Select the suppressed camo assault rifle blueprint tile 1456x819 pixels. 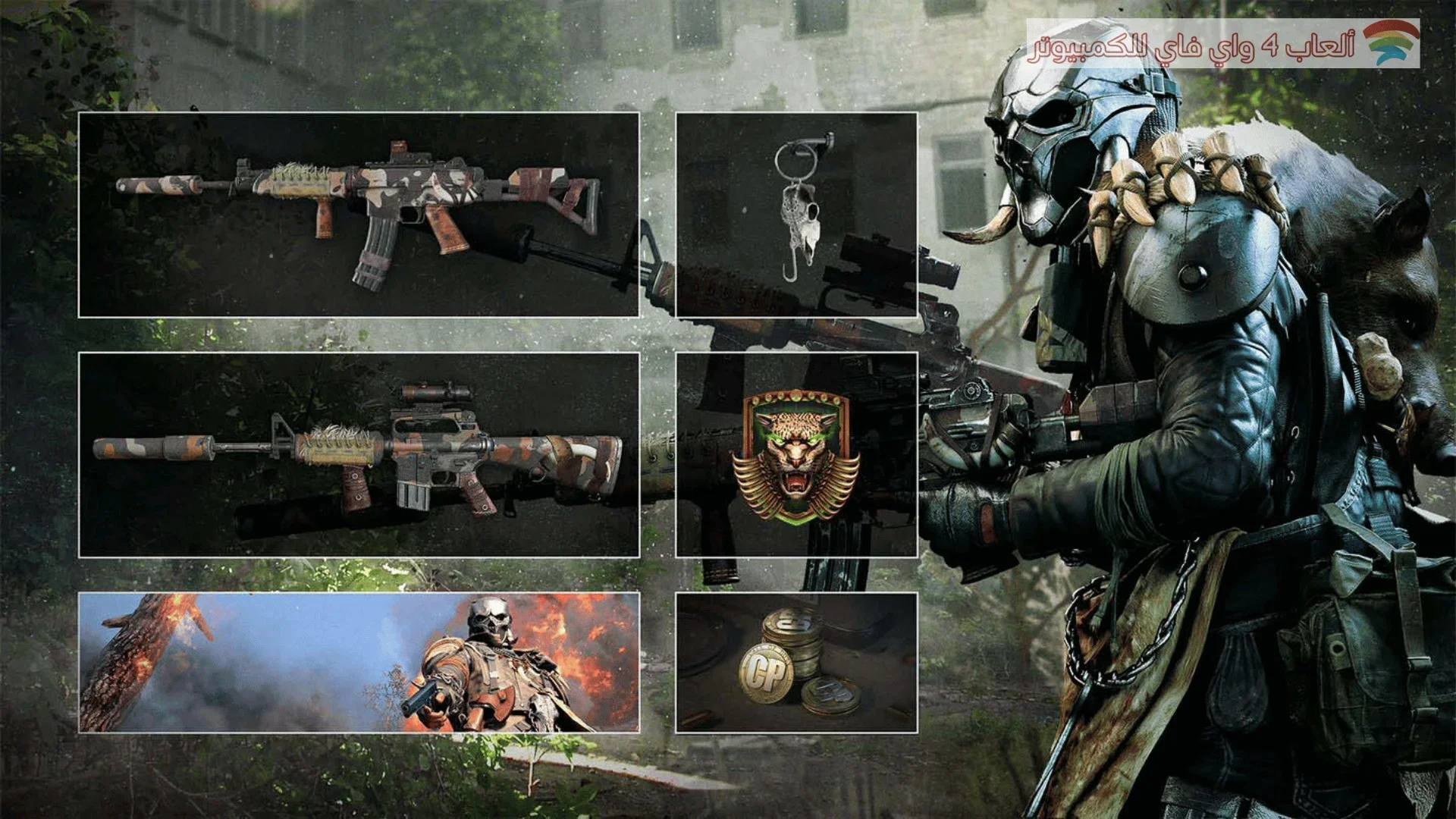pos(359,215)
